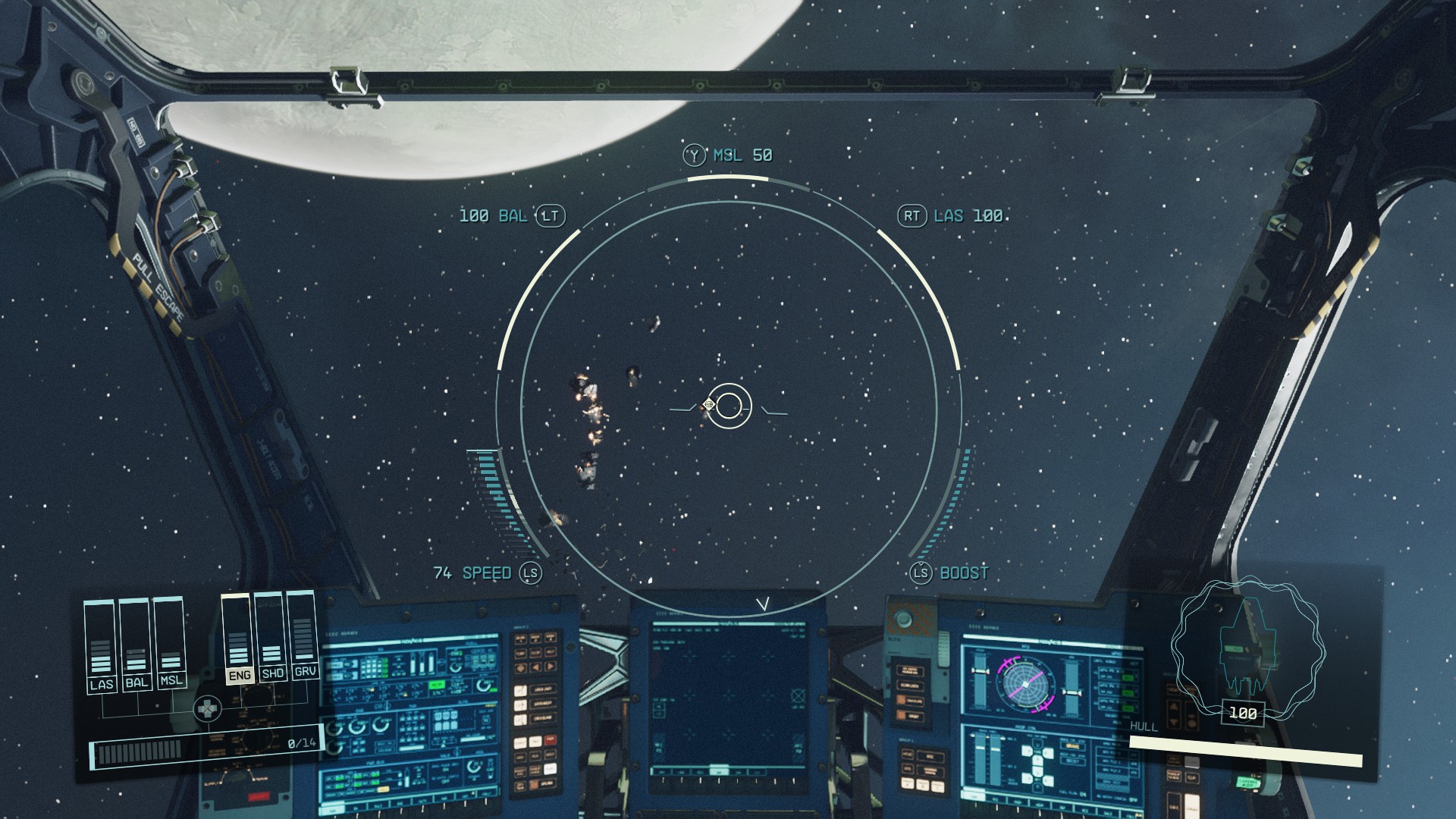The image size is (1456, 819).
Task: Click the LT ballistic weapon icon
Action: [x=551, y=216]
